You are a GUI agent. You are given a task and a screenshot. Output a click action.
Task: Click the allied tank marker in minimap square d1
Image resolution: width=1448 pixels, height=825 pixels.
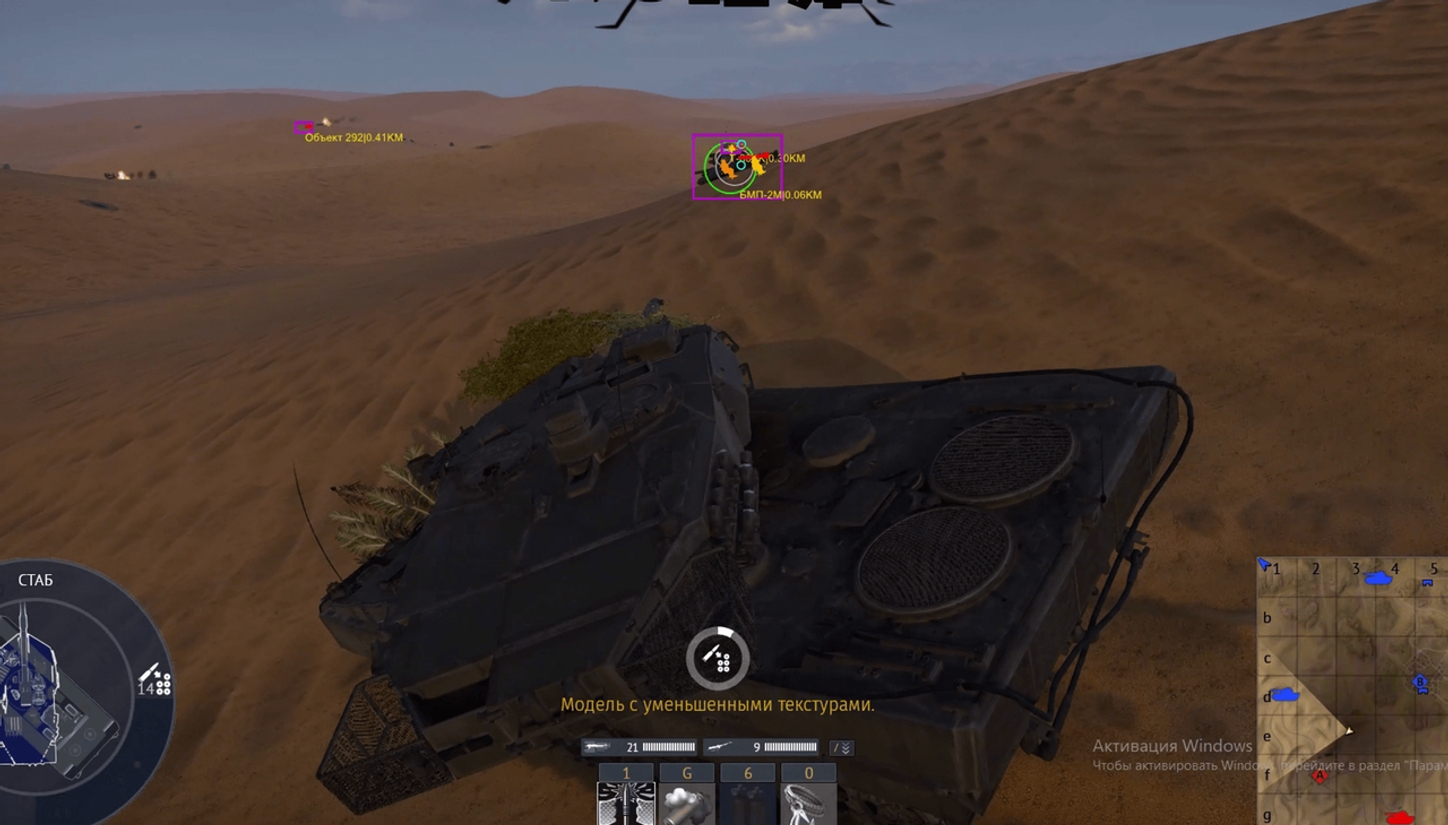[x=1286, y=695]
